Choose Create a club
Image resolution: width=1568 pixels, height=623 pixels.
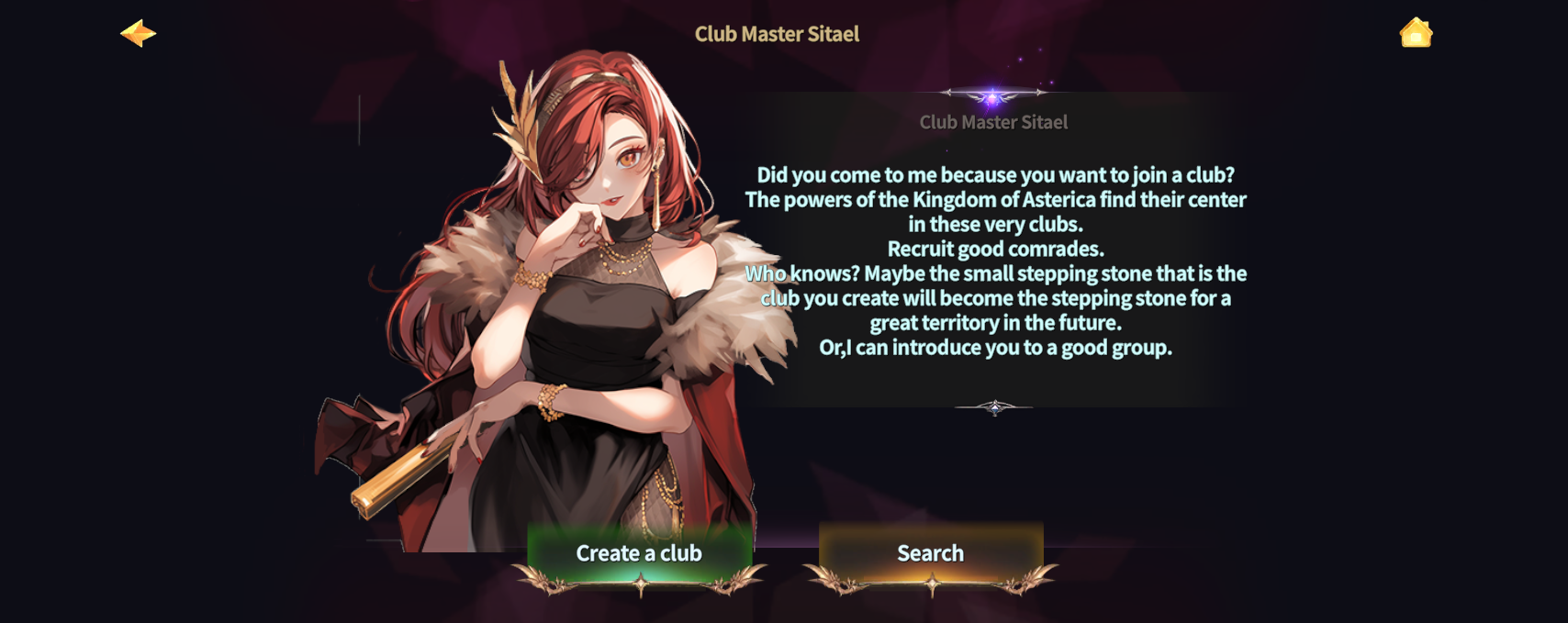tap(639, 553)
